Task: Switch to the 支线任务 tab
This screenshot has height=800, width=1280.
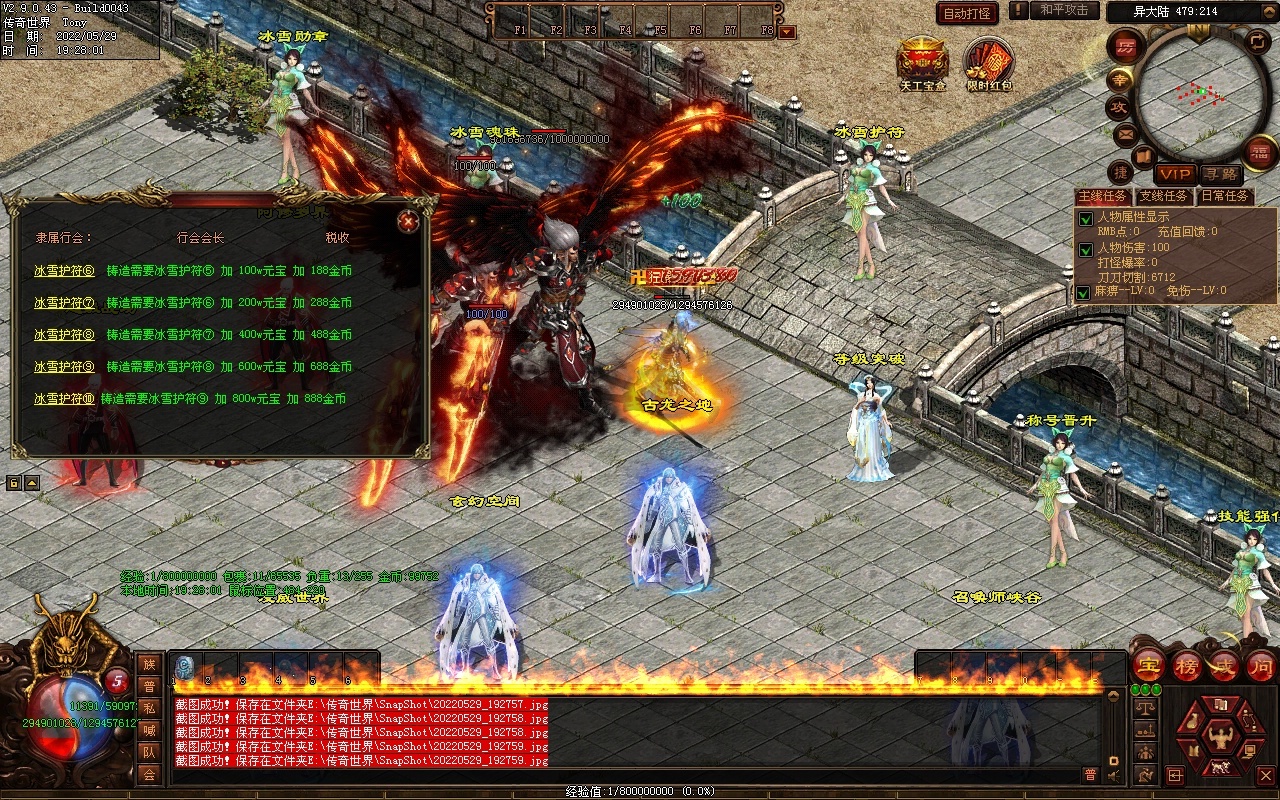Action: coord(1164,196)
